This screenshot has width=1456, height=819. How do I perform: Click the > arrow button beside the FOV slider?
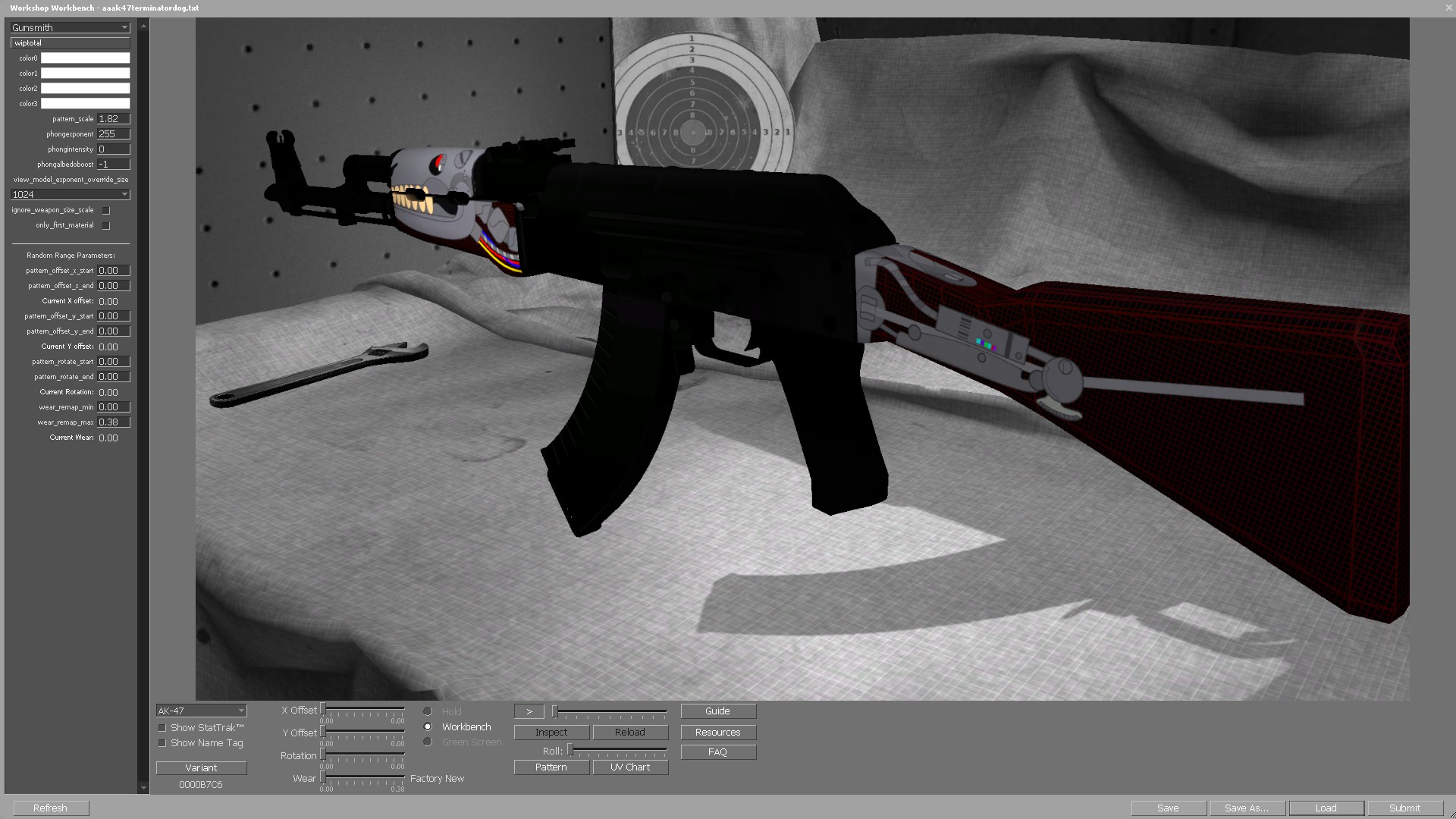click(529, 711)
